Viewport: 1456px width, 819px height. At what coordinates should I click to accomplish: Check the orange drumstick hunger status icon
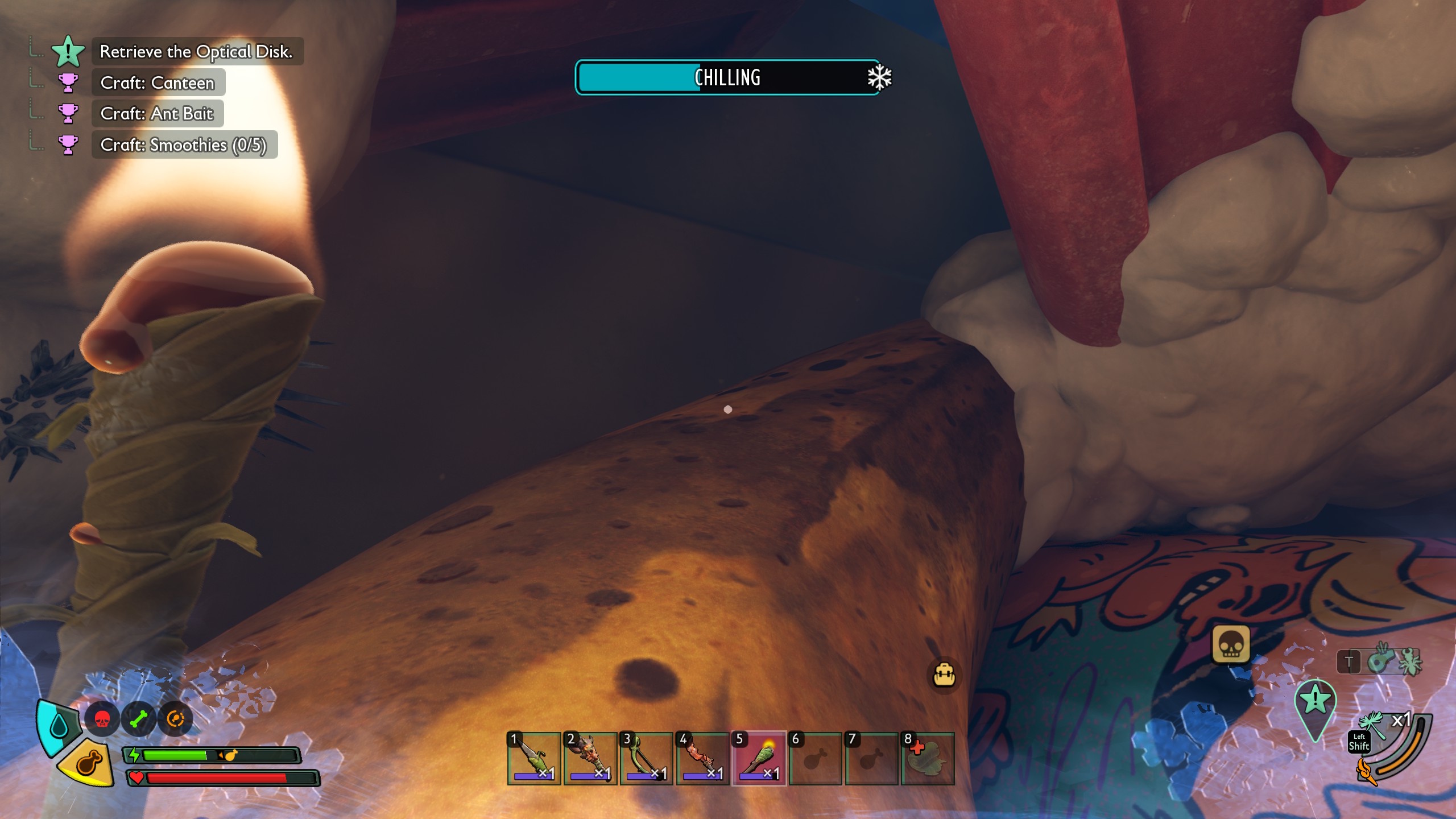coord(175,719)
